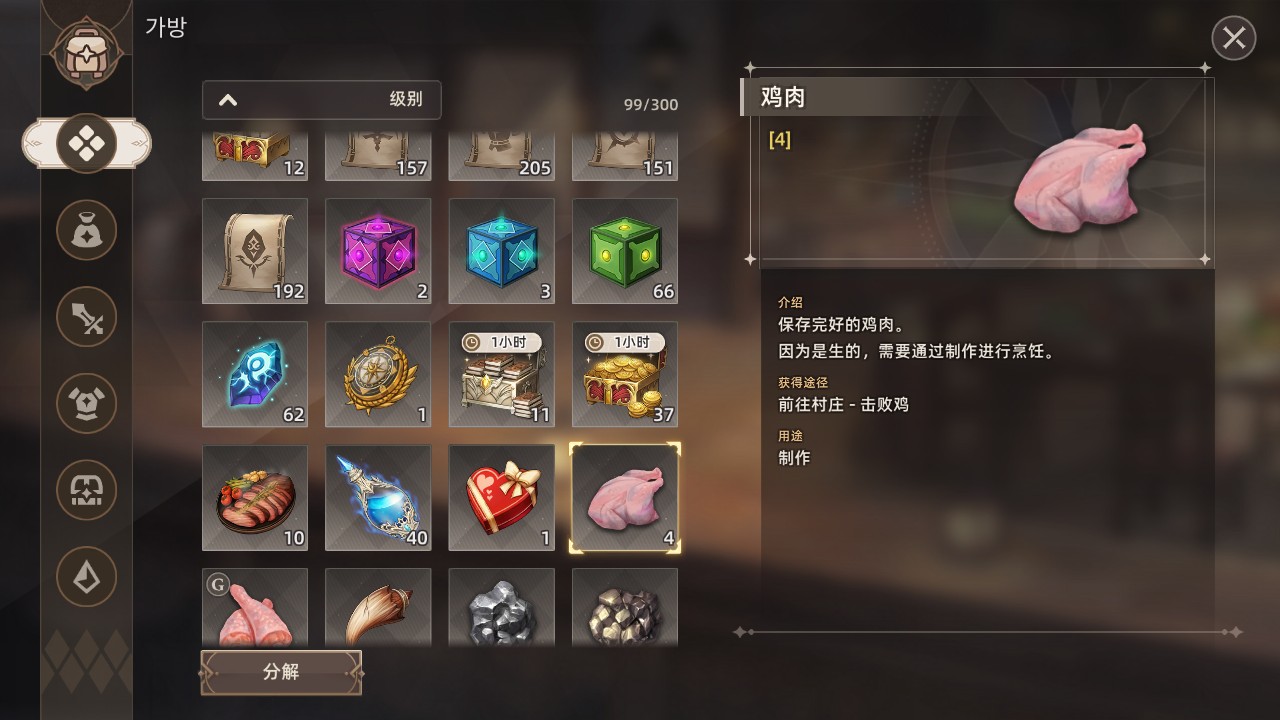Toggle selection of the red heart chocolate box
1280x720 pixels.
[501, 497]
